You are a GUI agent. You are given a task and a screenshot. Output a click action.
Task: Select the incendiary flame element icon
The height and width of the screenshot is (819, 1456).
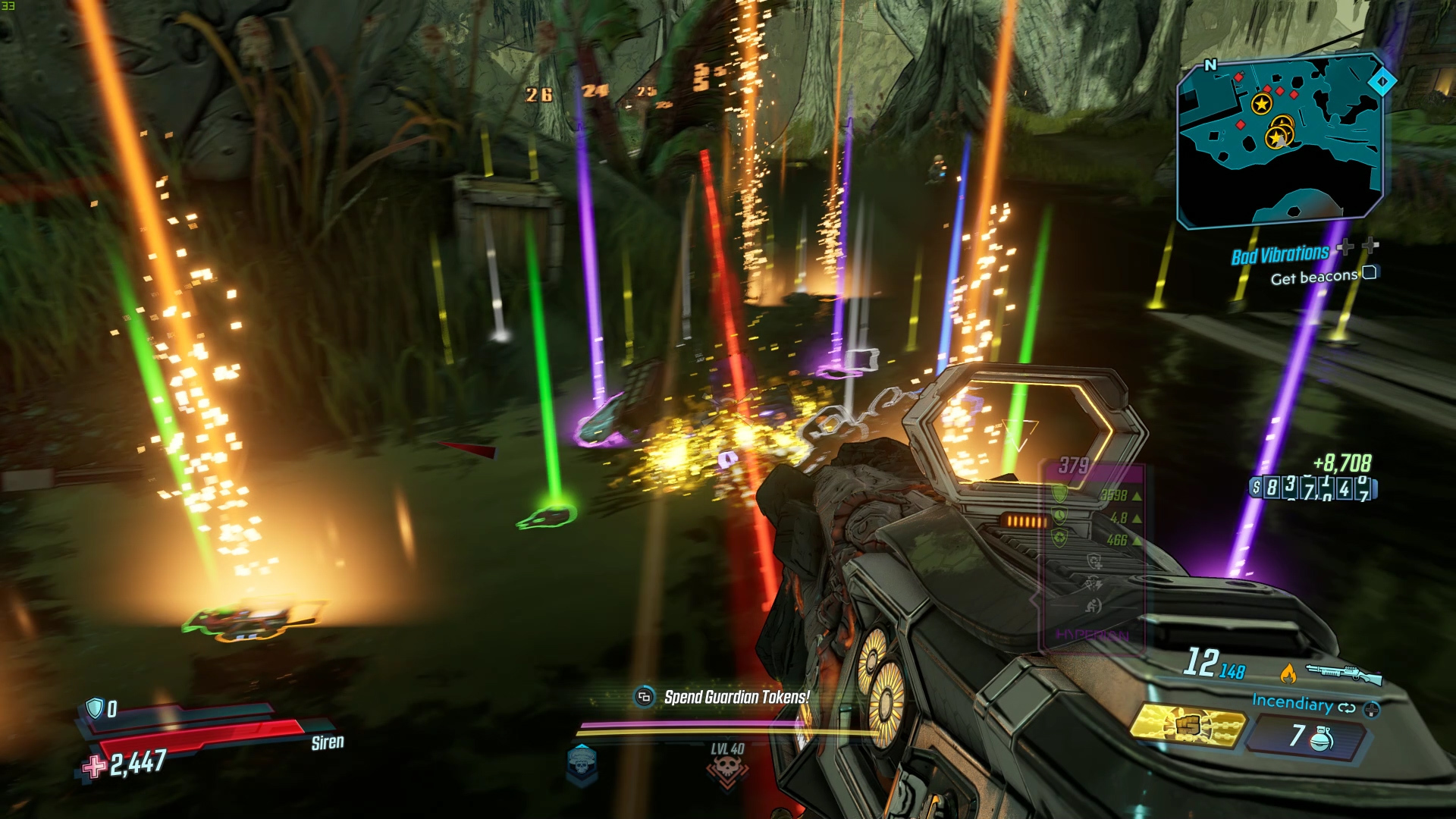point(1290,673)
